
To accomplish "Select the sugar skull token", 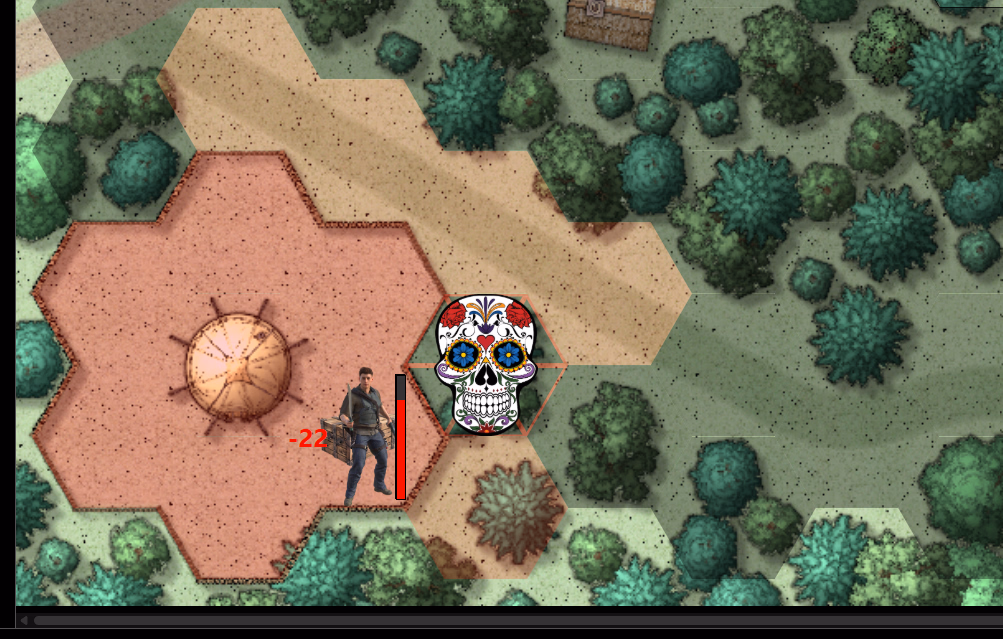I will click(x=487, y=364).
